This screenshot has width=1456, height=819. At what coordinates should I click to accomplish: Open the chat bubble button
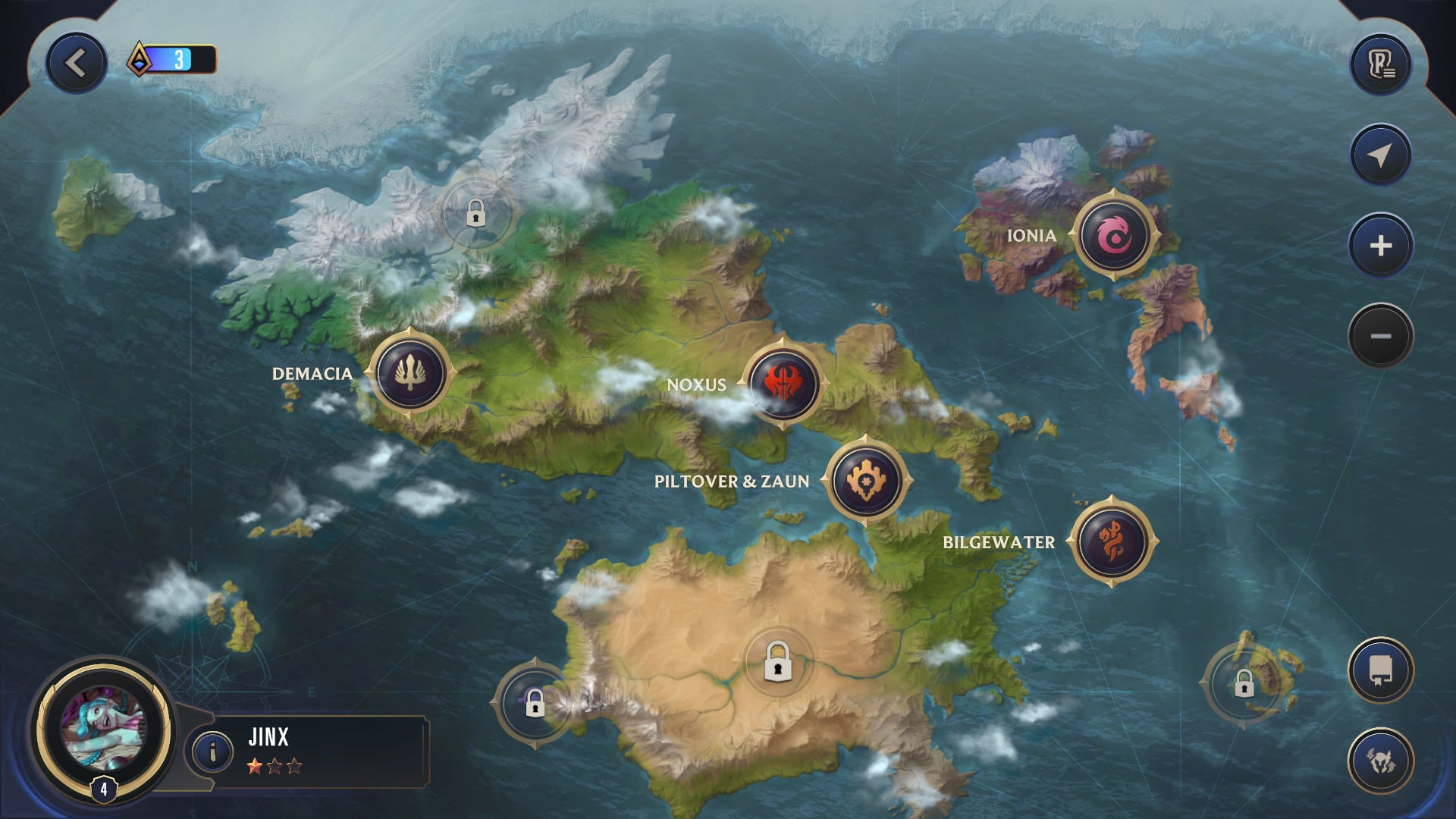(1380, 670)
